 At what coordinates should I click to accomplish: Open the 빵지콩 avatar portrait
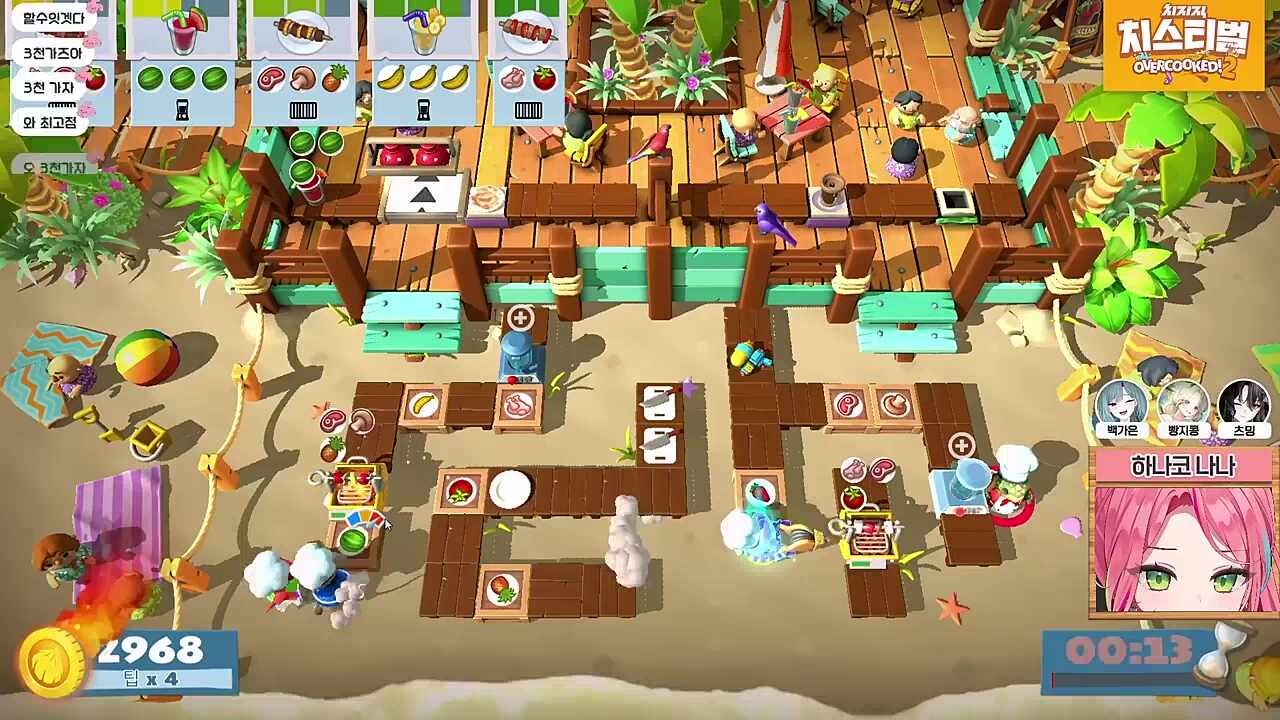tap(1183, 410)
